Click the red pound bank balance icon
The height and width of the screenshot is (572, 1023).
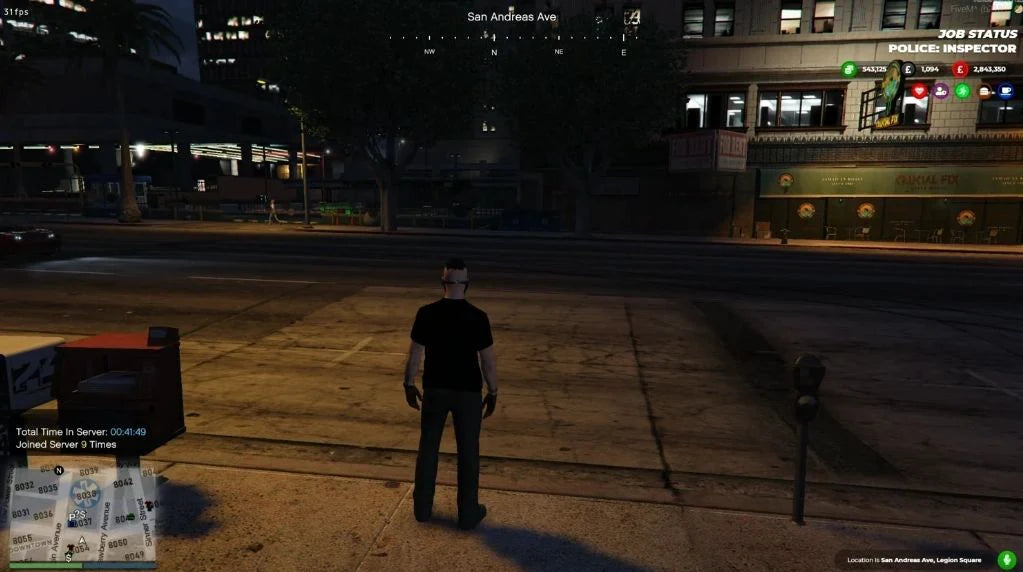(960, 69)
